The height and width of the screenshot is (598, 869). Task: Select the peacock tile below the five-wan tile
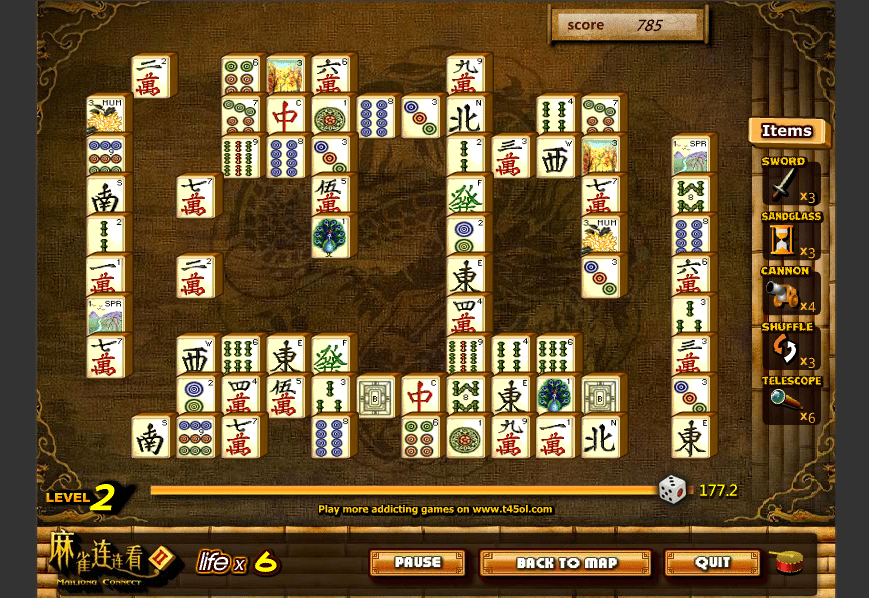coord(330,237)
